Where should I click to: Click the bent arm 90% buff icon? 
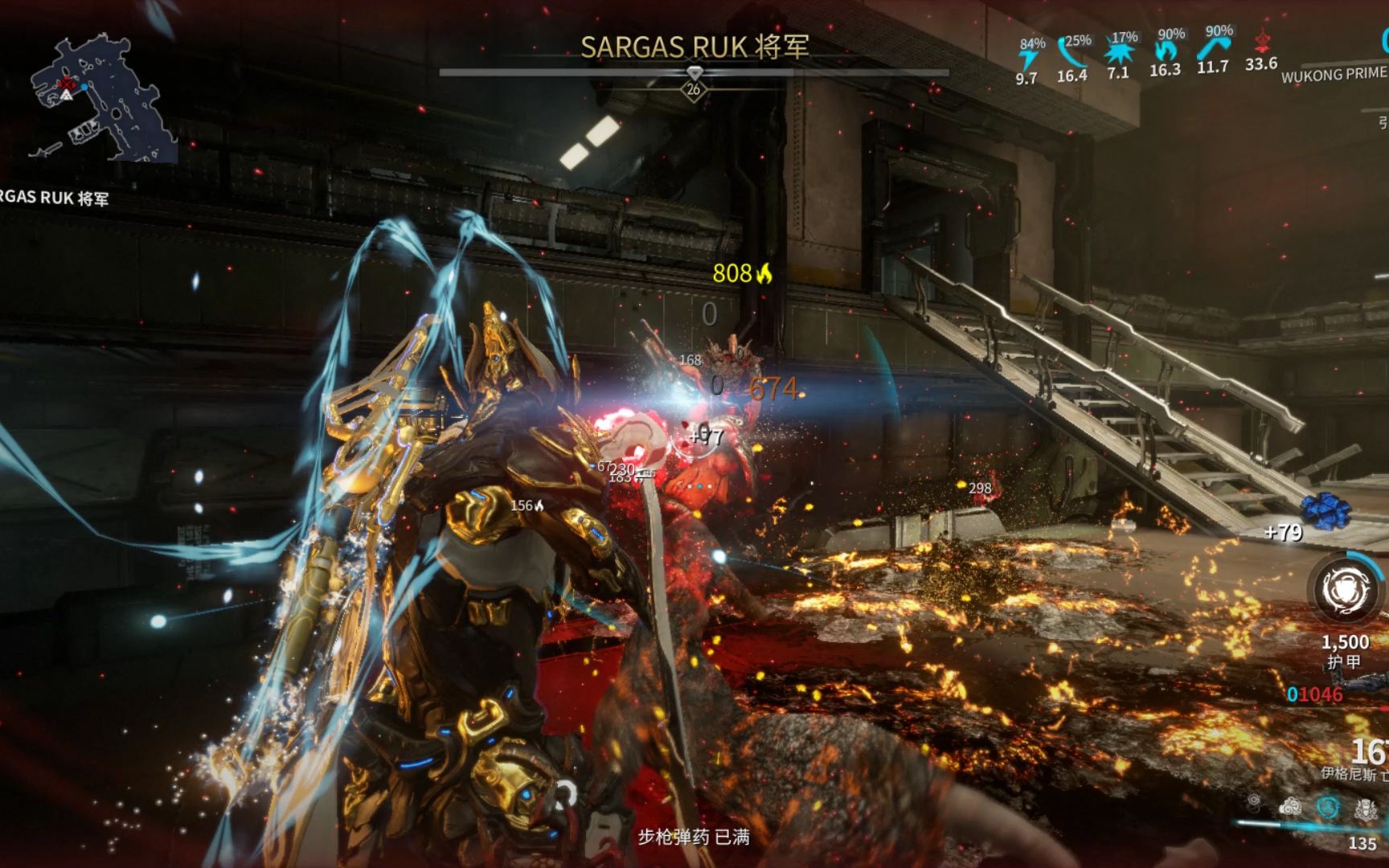pos(1212,48)
